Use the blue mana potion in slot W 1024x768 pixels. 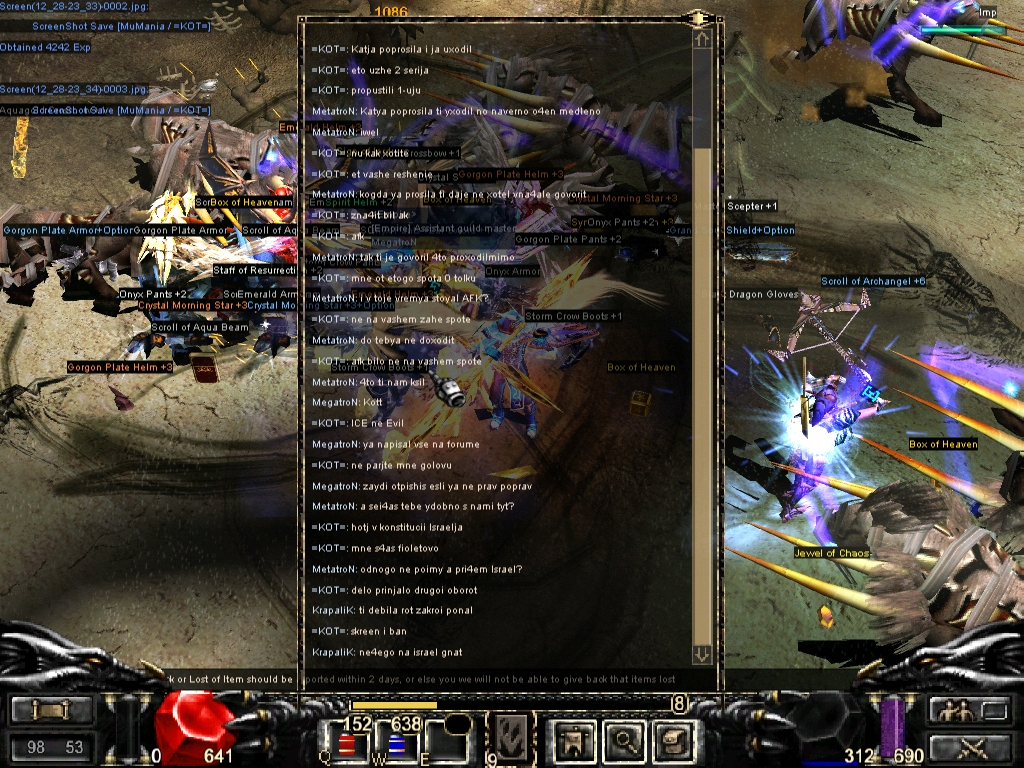point(394,745)
